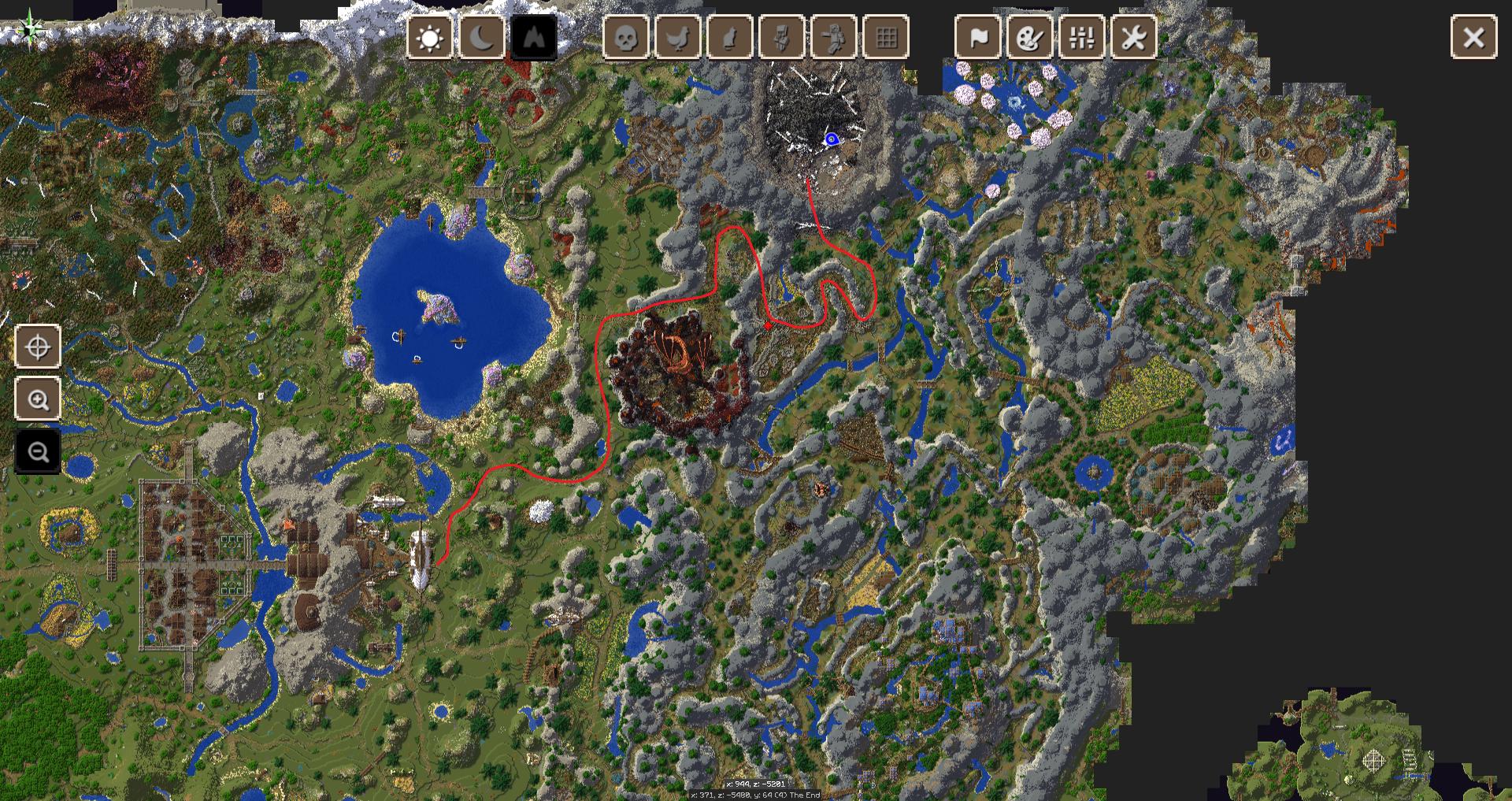The width and height of the screenshot is (1512, 801).
Task: Select the blue player marker on the map
Action: (832, 139)
